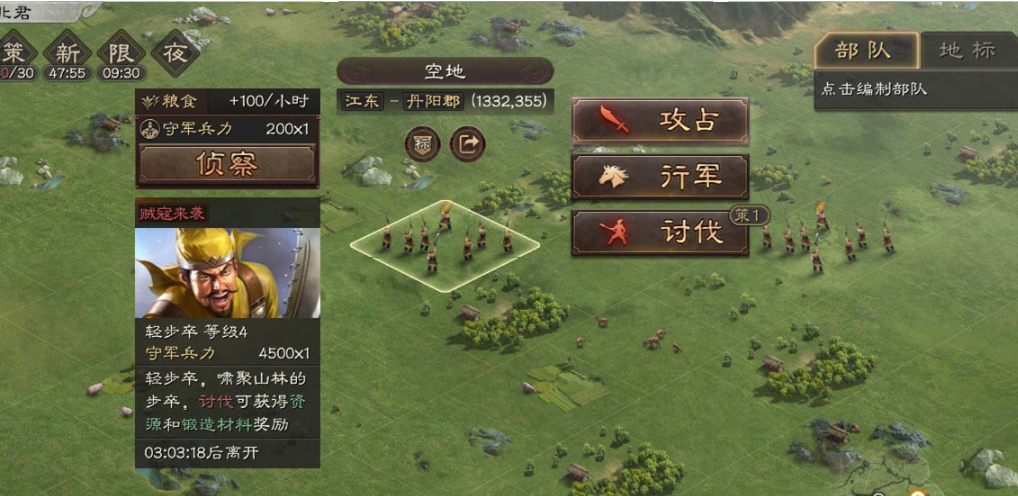
Task: Select the 讨伐 (subjugate) command
Action: pos(660,232)
